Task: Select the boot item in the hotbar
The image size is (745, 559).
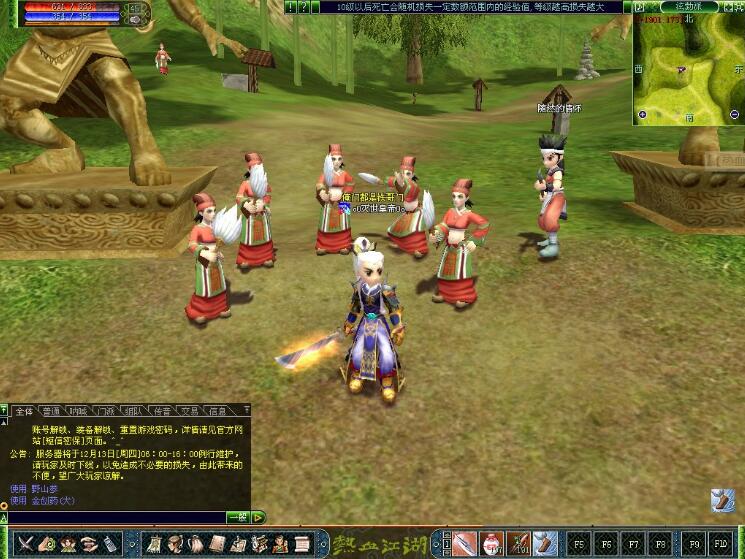Action: (547, 543)
